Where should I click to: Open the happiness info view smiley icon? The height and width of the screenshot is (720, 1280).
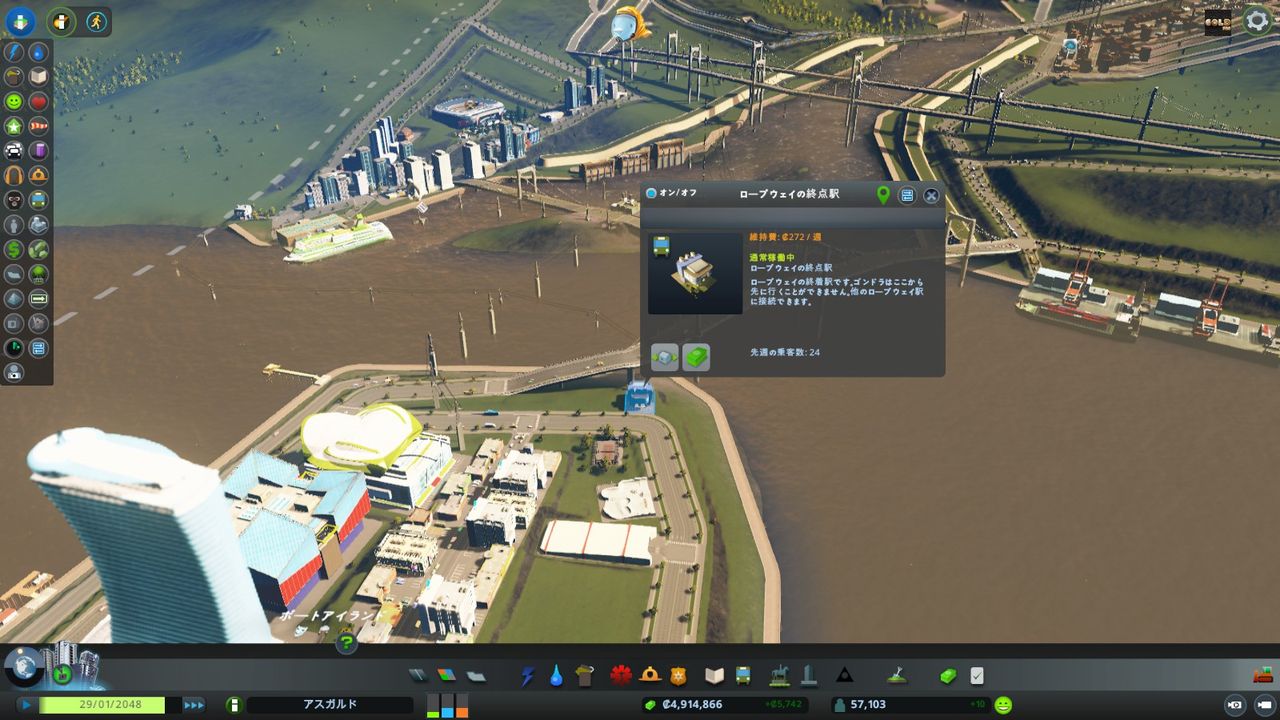coord(15,101)
